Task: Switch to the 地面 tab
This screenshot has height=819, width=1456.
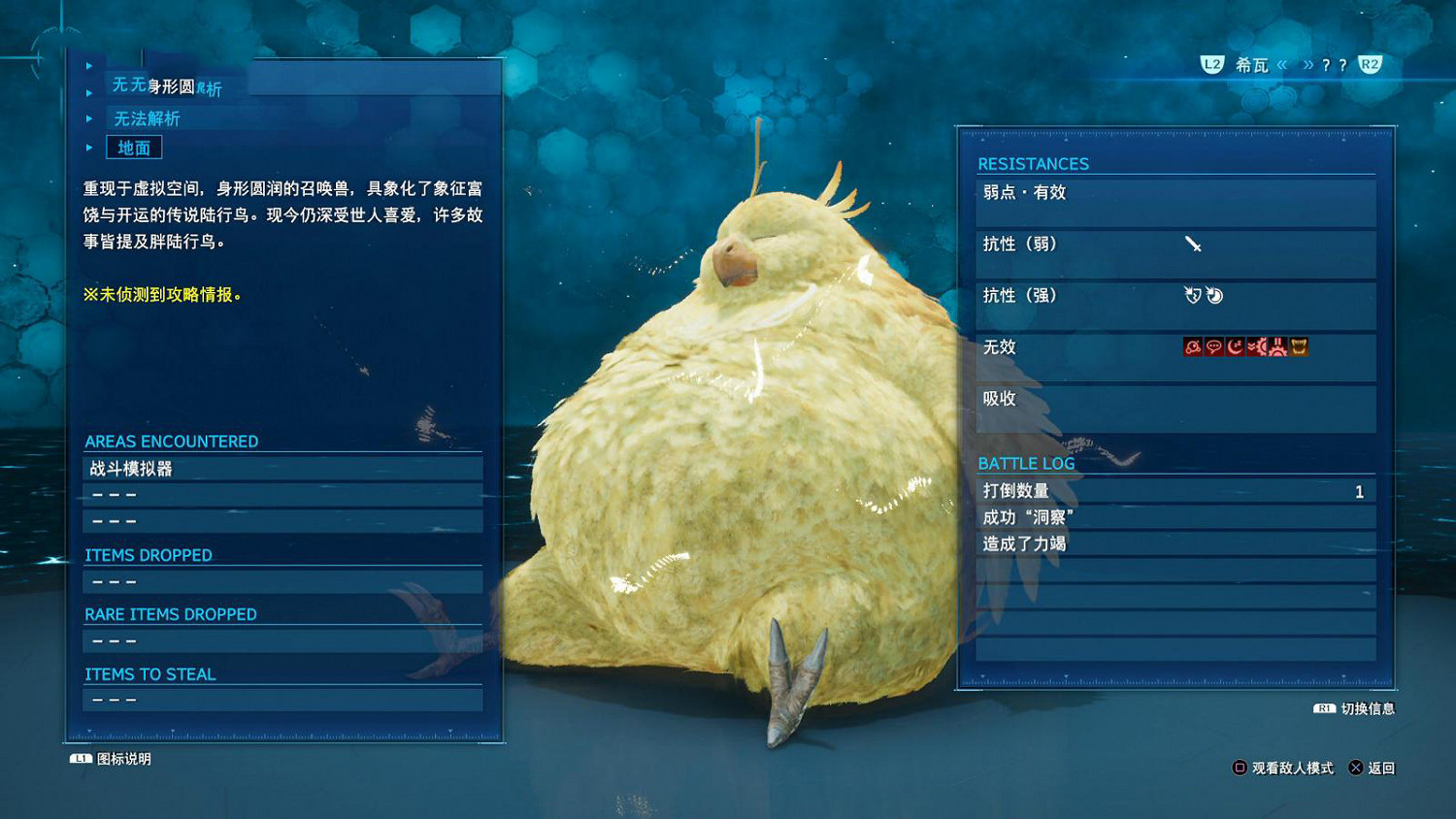Action: pyautogui.click(x=134, y=147)
